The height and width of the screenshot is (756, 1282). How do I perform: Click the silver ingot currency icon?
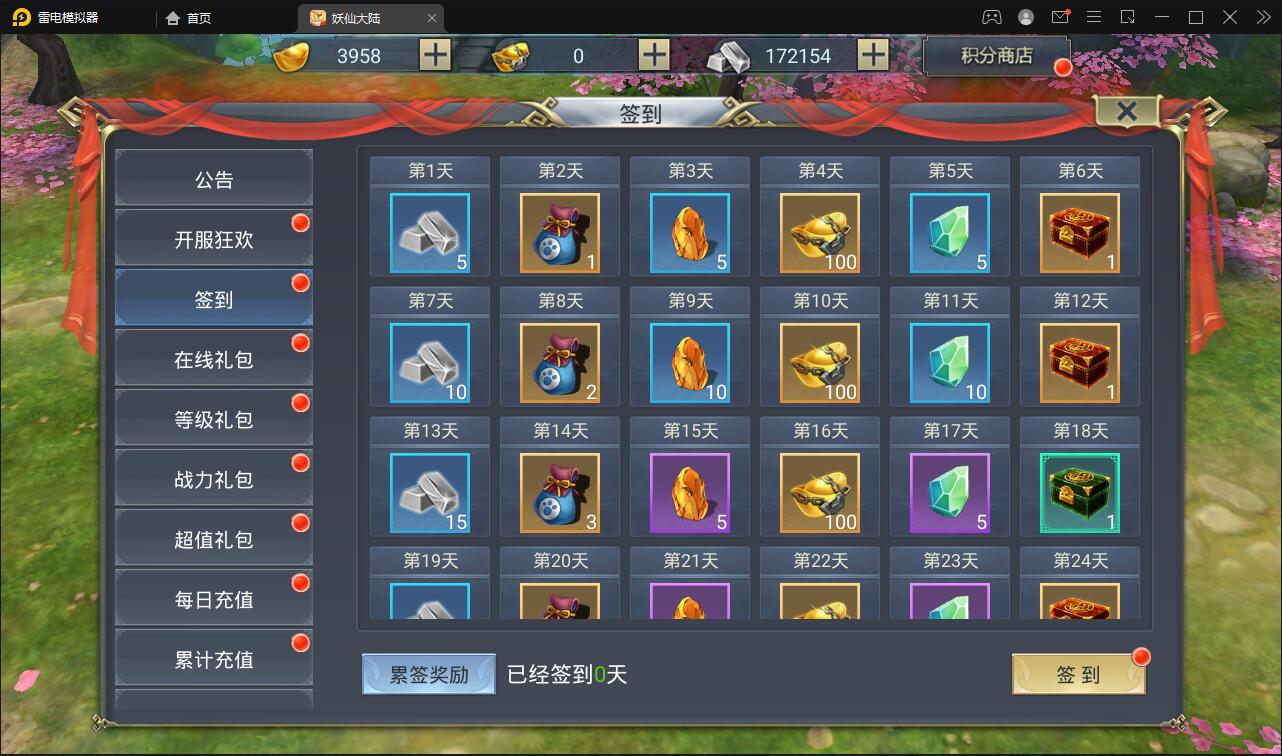coord(727,57)
